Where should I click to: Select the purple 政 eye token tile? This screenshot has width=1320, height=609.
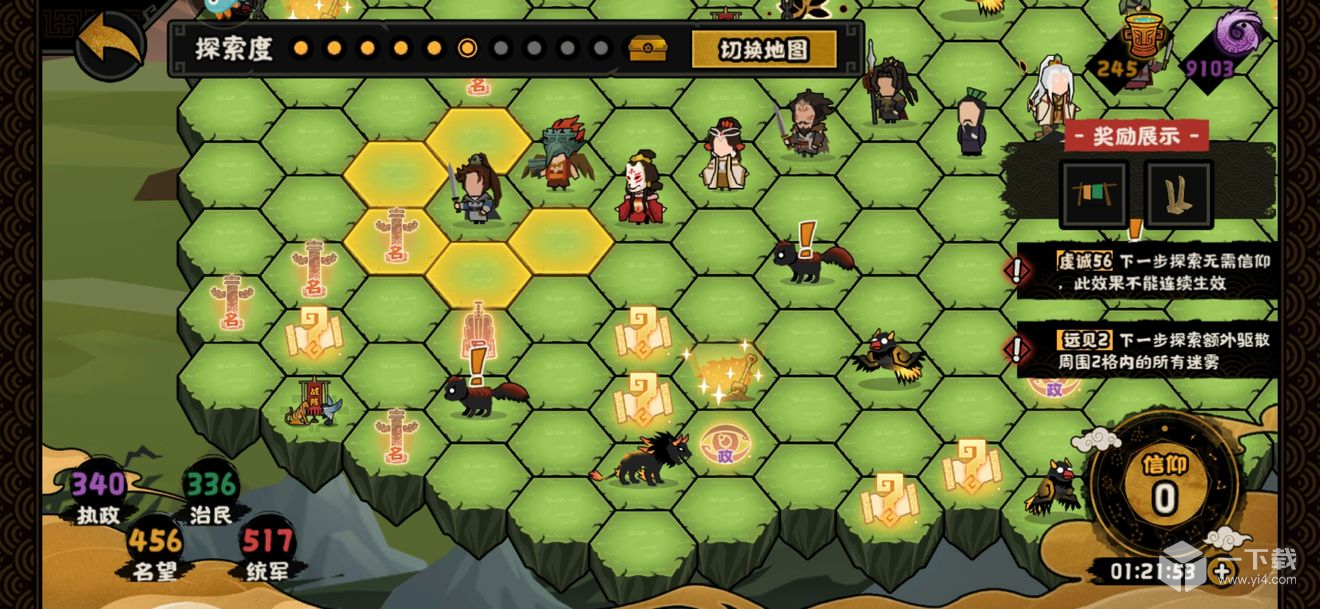coord(725,444)
